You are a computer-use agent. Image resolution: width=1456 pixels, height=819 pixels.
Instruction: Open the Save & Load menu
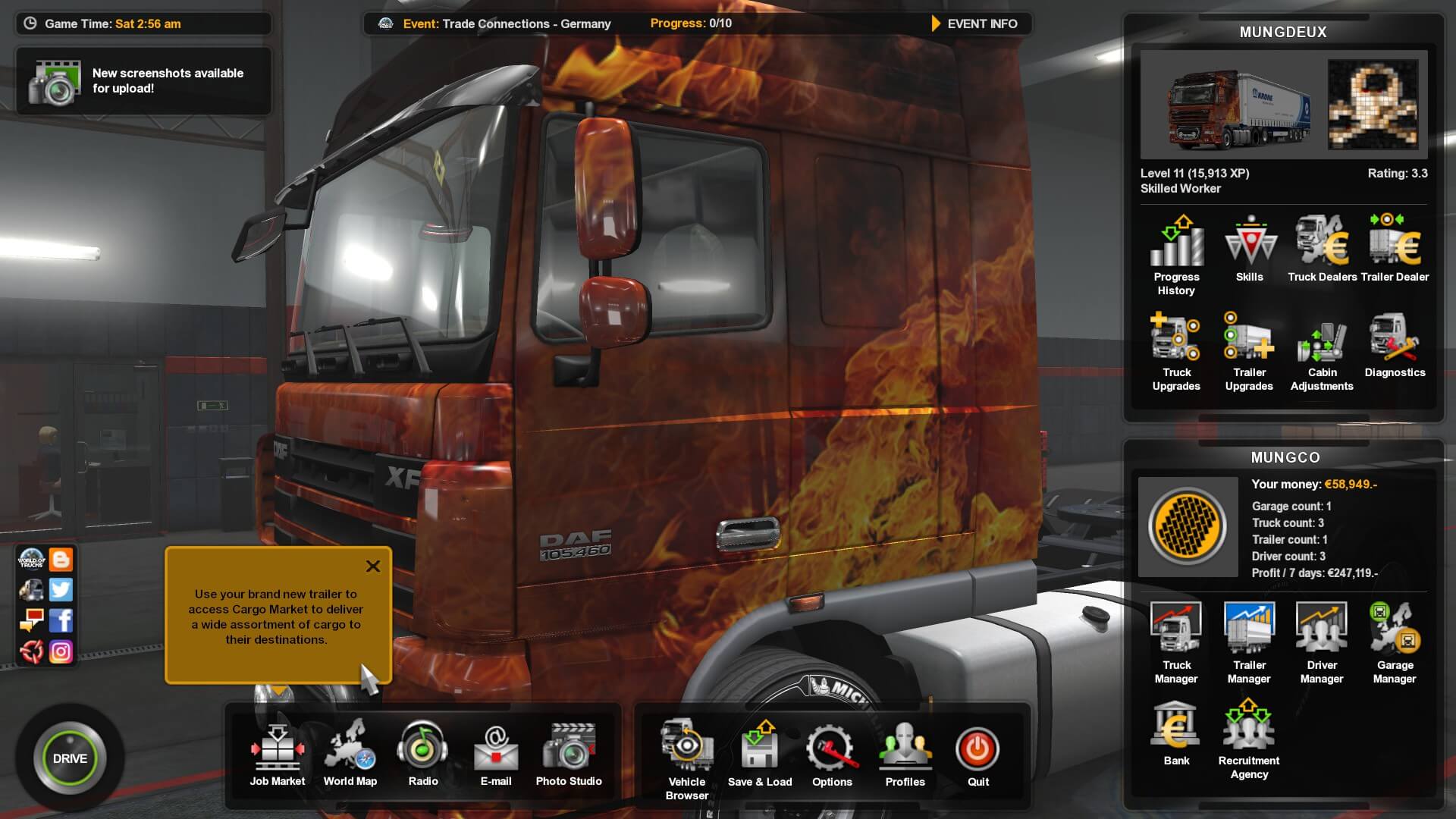759,753
